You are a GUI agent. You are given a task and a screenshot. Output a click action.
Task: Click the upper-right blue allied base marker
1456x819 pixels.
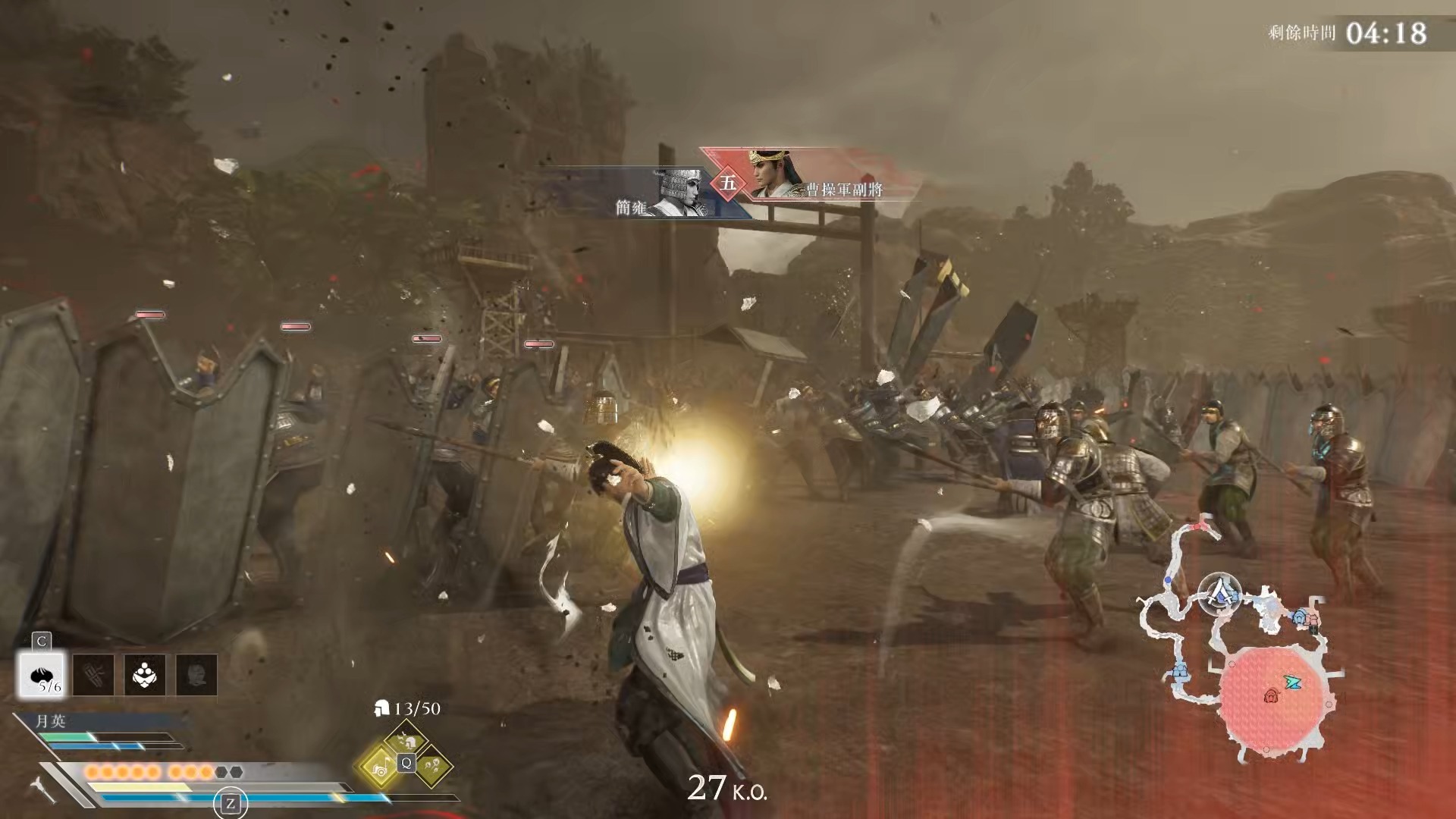pyautogui.click(x=1301, y=617)
